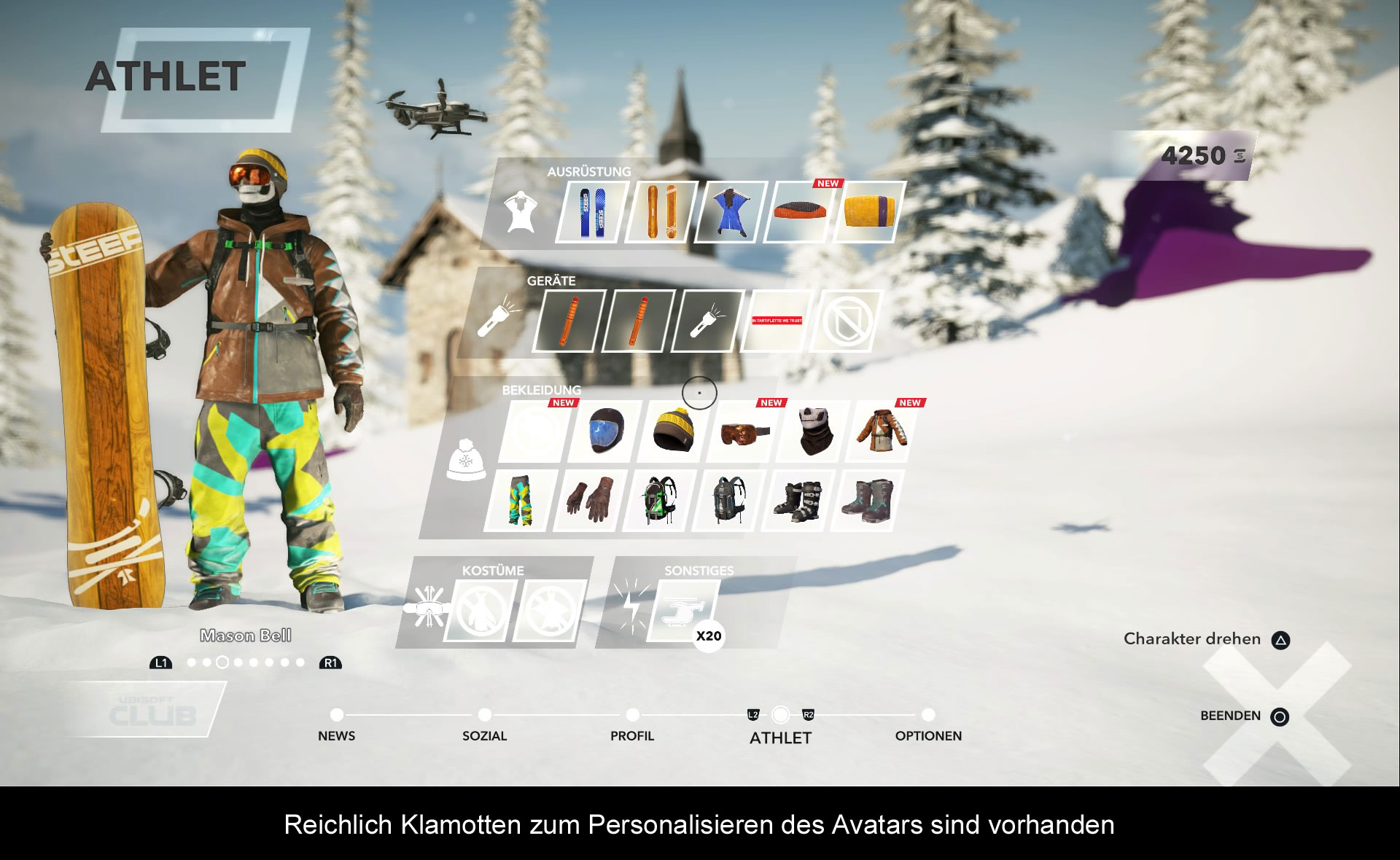Image resolution: width=1400 pixels, height=860 pixels.
Task: Select the helicopter ticket slot
Action: coord(683,611)
